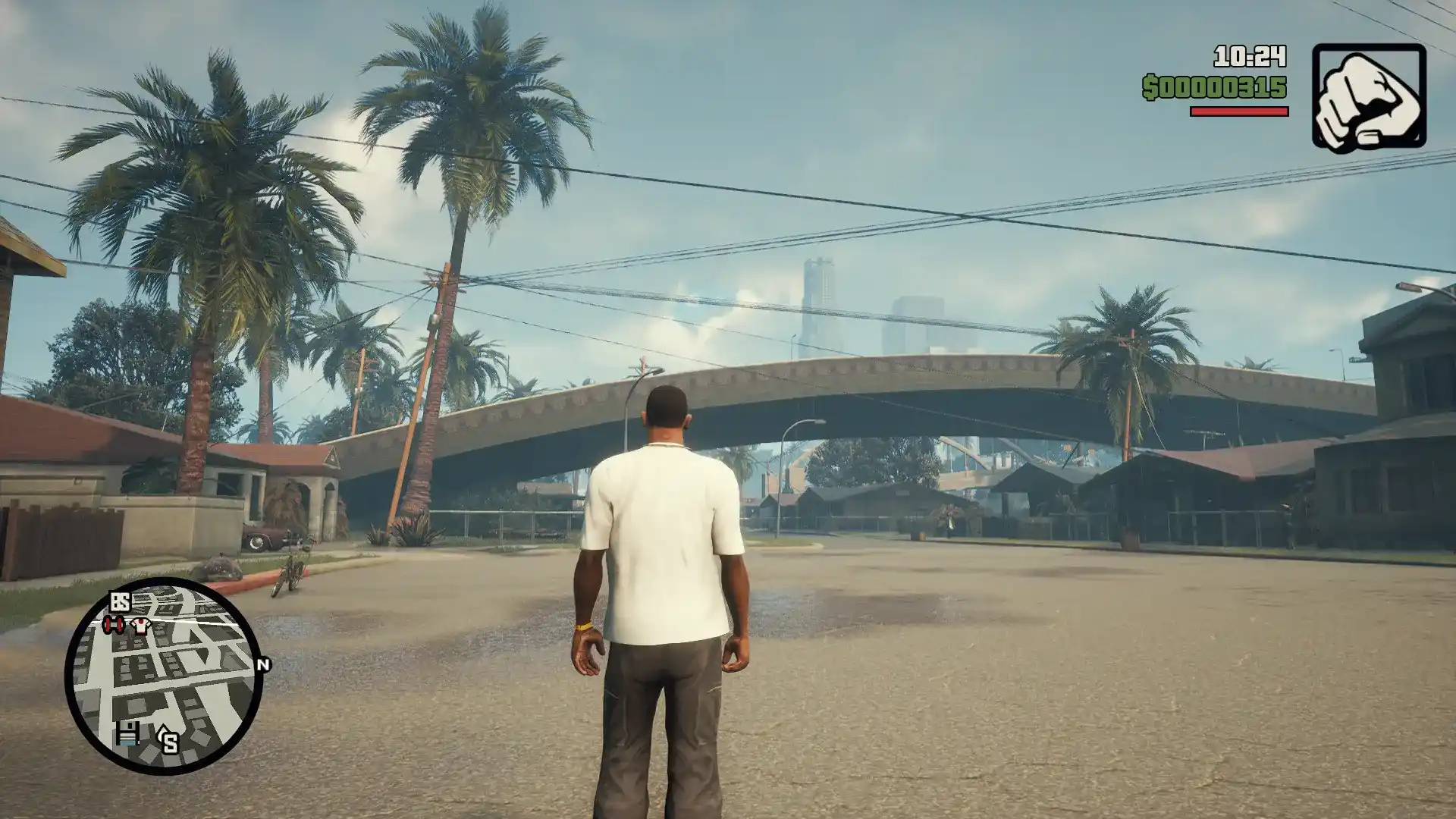Image resolution: width=1456 pixels, height=819 pixels.
Task: Choose the t-shirt clothing store marker
Action: 141,626
